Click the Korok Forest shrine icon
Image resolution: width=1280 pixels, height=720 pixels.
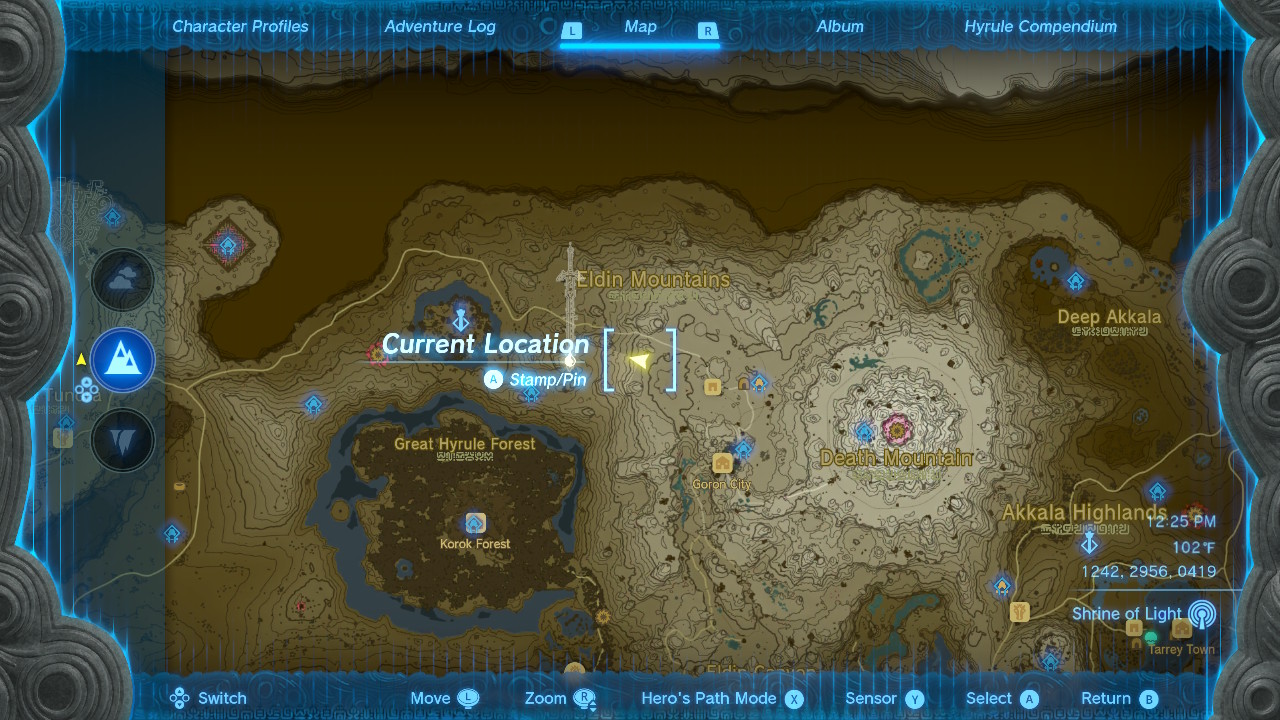[475, 522]
